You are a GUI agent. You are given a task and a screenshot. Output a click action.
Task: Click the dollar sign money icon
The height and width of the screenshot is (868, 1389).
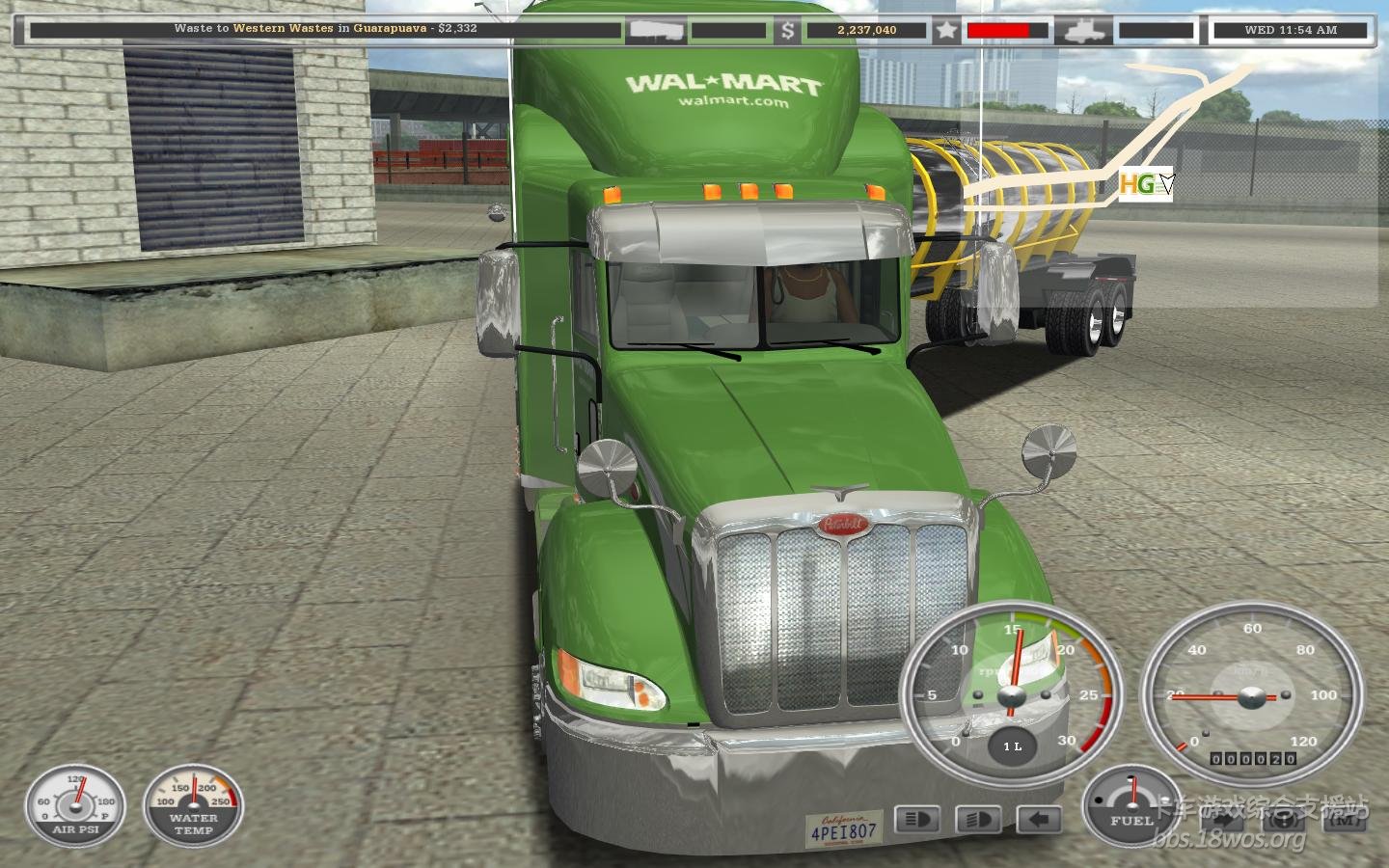click(788, 30)
